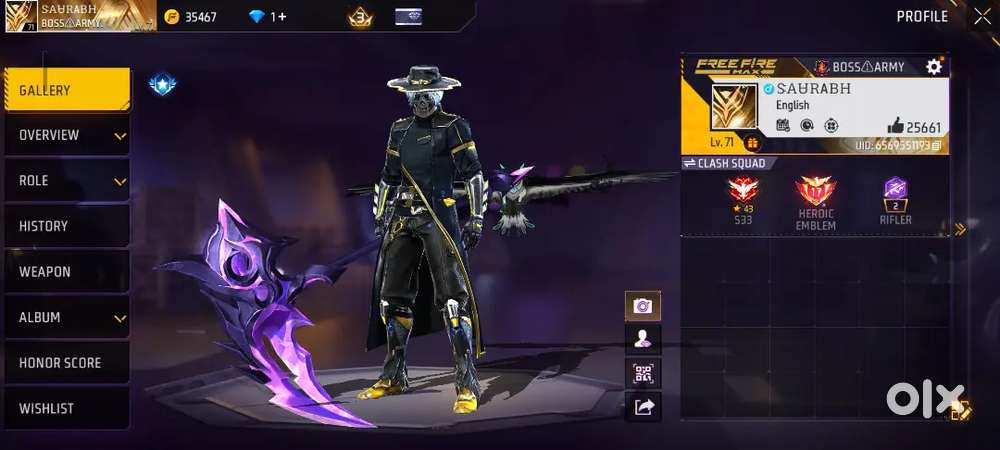Screen dimensions: 1000x450
Task: Show the profile QR code
Action: pos(642,373)
